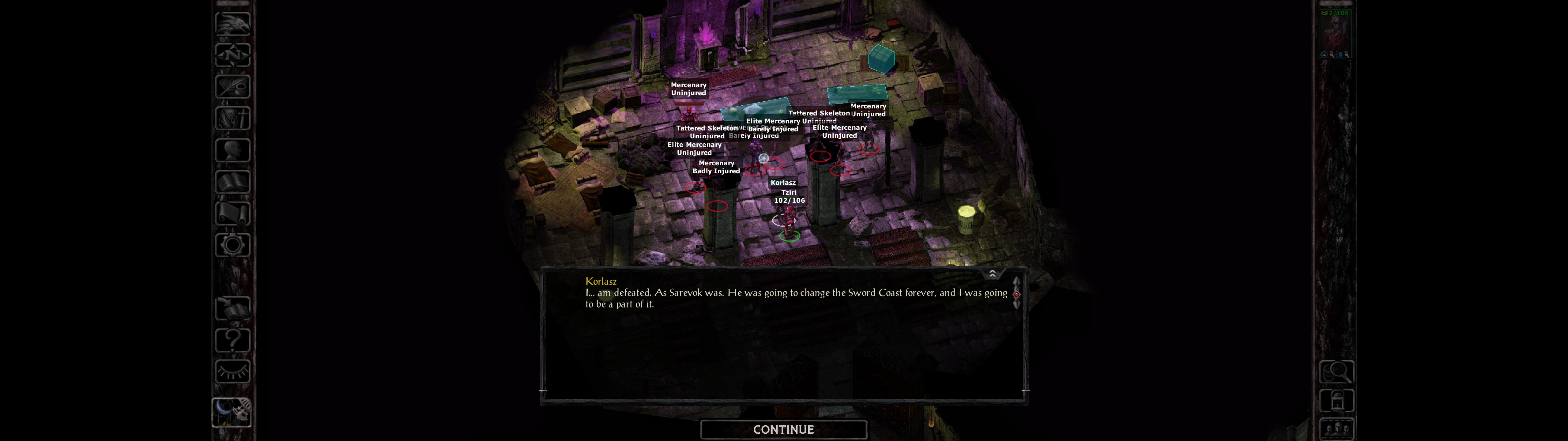Open the gear options menu
Viewport: 1568px width, 441px height.
click(232, 245)
